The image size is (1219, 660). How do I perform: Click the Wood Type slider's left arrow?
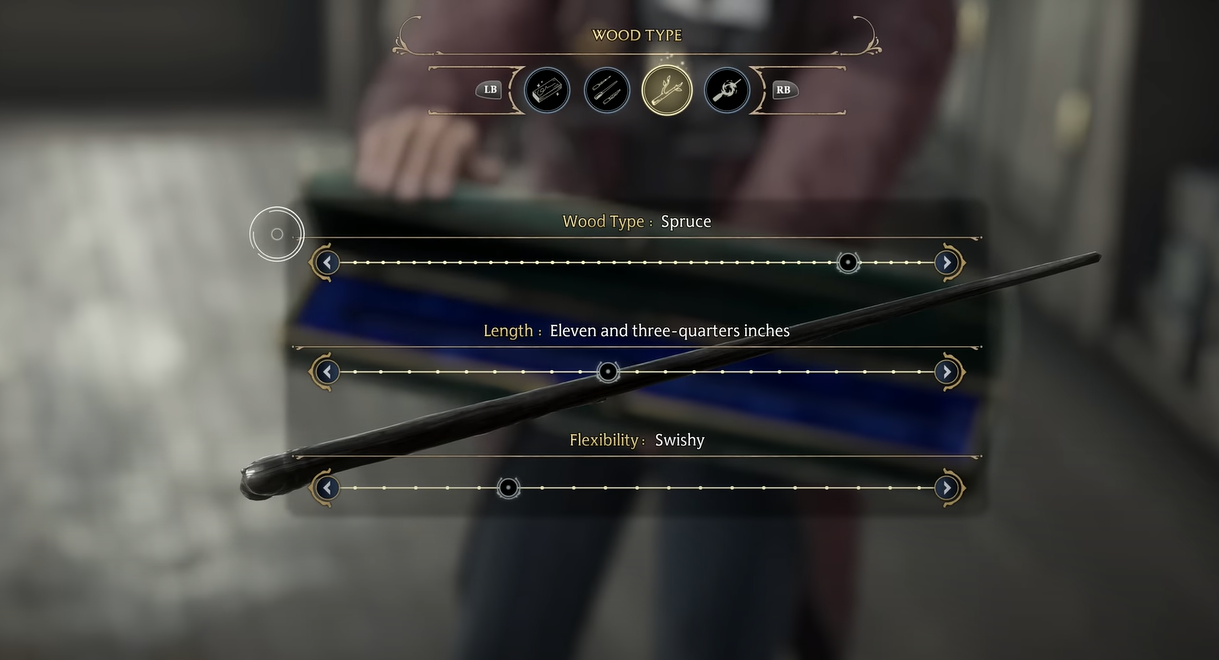326,263
